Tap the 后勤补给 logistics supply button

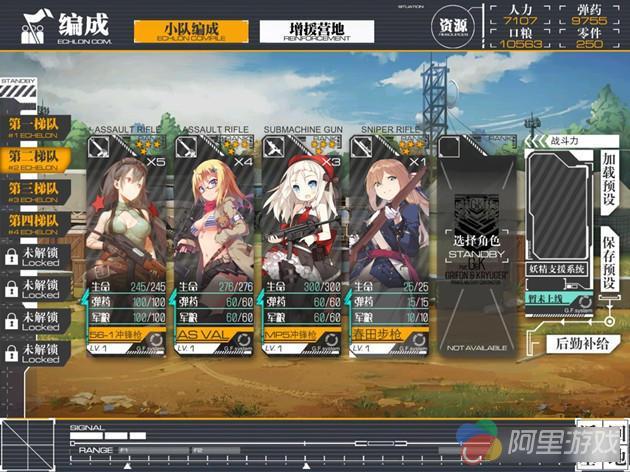tap(580, 345)
